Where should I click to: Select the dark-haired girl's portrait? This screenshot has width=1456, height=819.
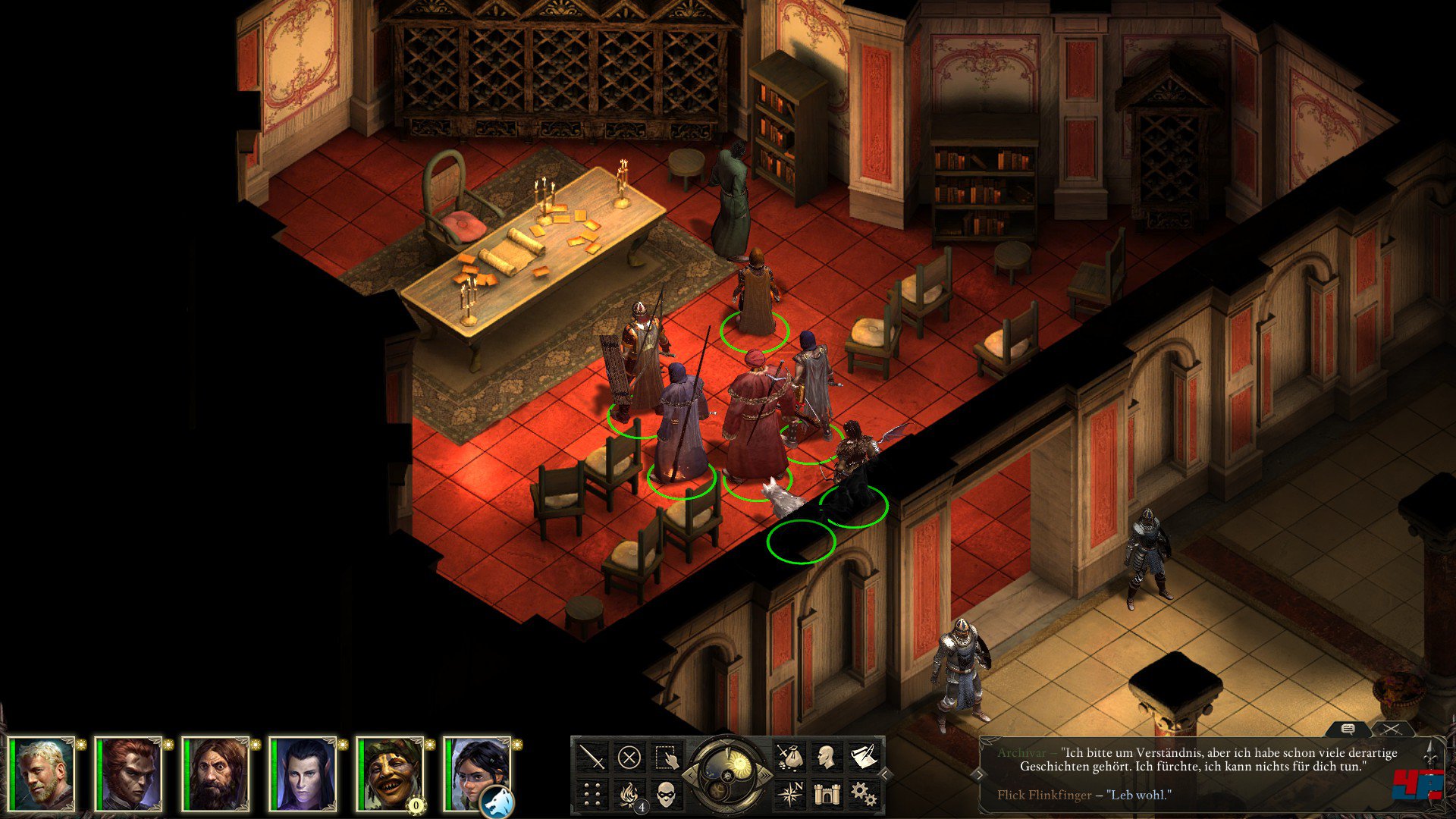pos(476,770)
